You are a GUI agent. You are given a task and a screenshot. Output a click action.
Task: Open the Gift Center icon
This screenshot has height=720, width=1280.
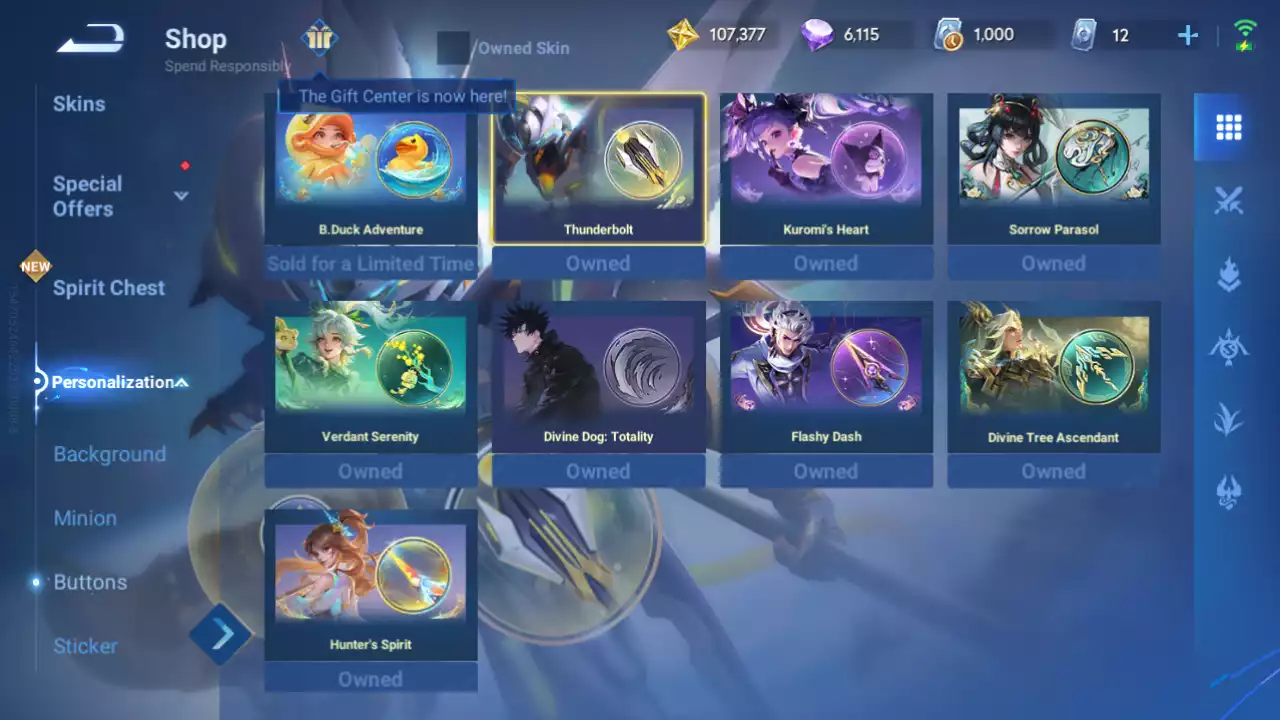click(319, 39)
